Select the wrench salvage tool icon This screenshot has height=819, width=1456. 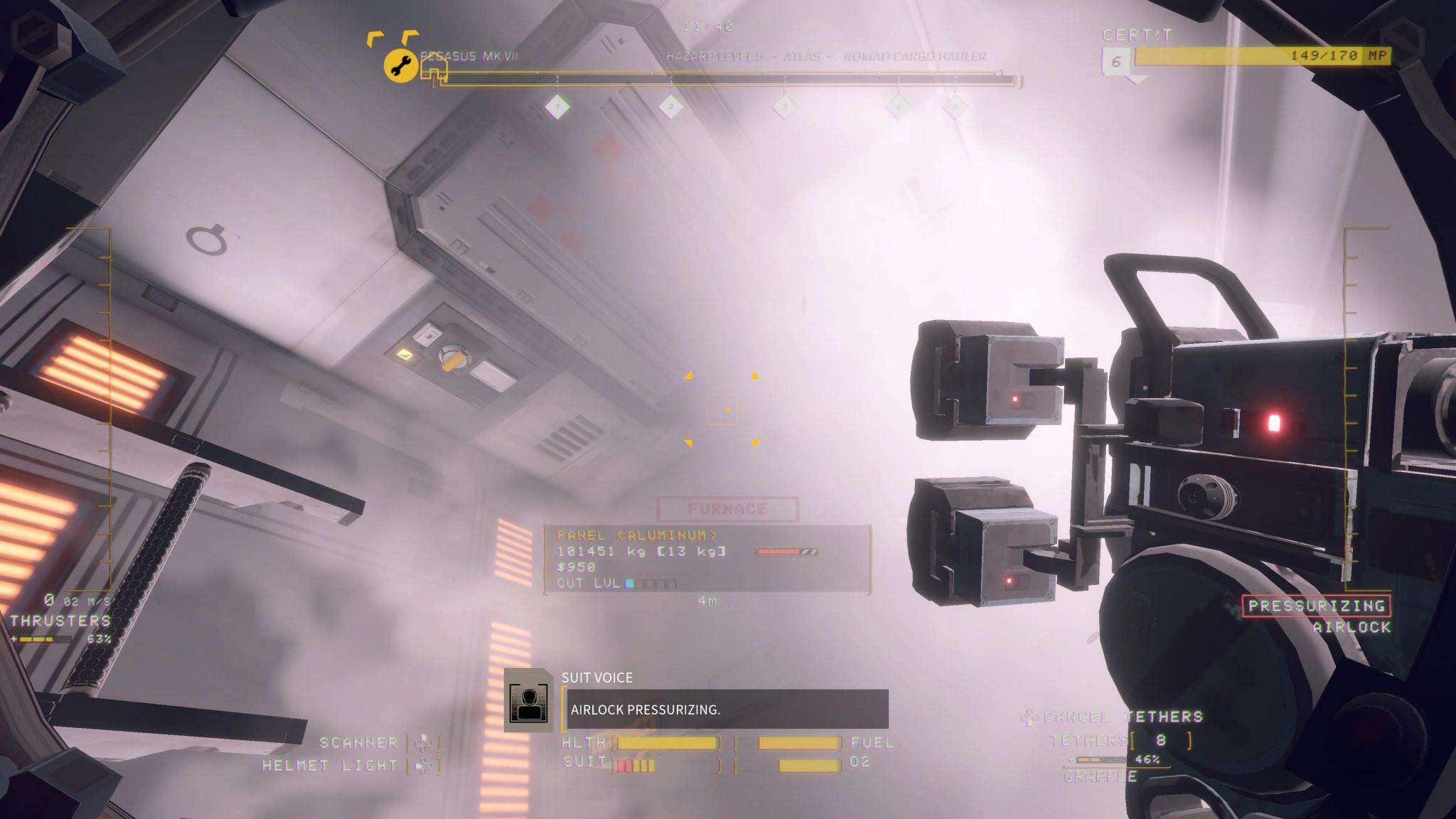400,65
